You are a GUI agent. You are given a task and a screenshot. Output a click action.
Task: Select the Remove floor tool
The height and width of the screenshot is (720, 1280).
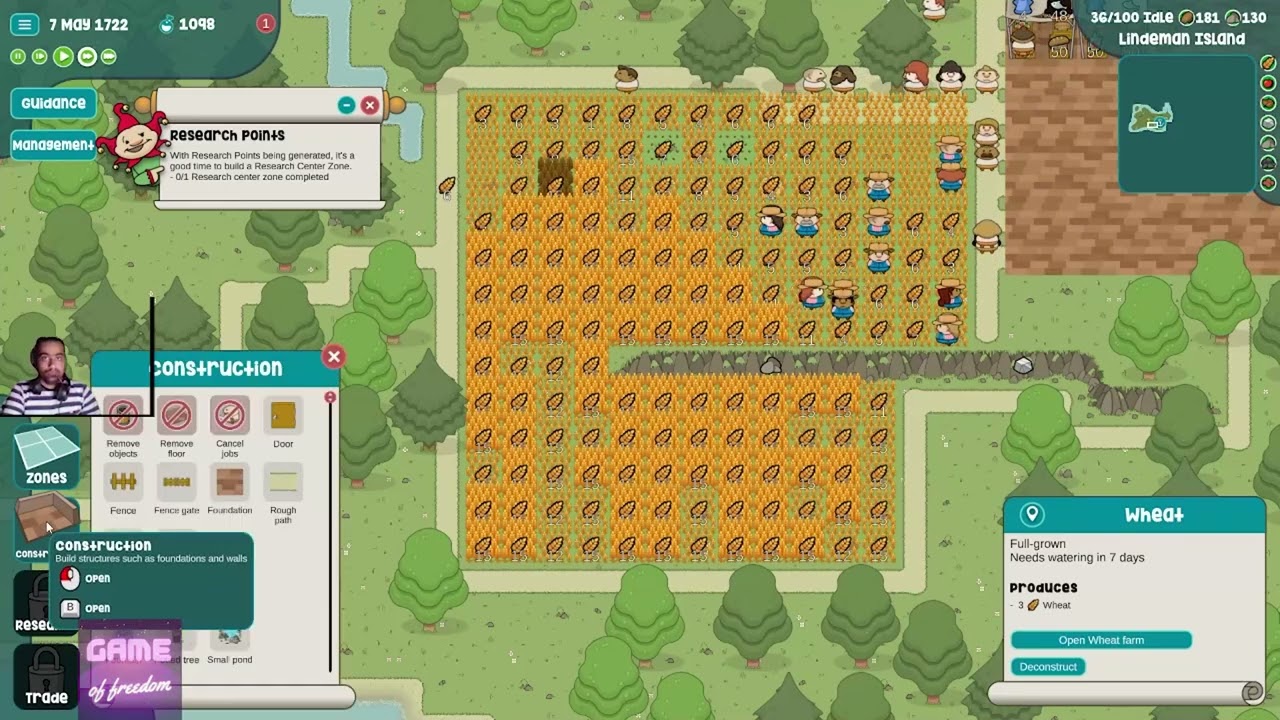(176, 416)
